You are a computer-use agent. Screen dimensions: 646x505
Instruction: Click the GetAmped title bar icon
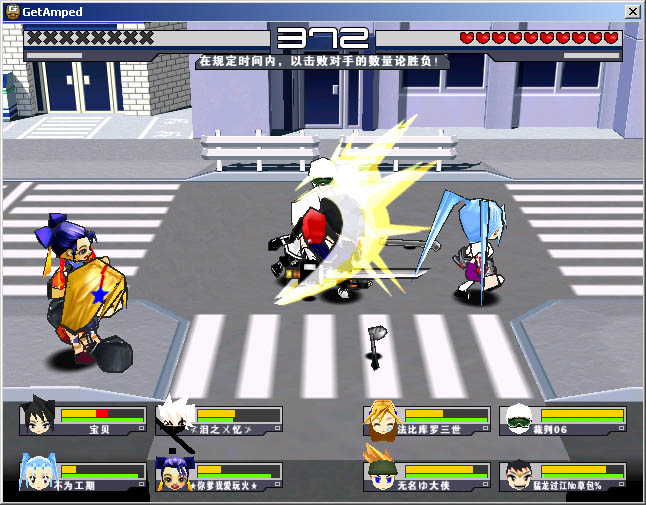point(12,11)
